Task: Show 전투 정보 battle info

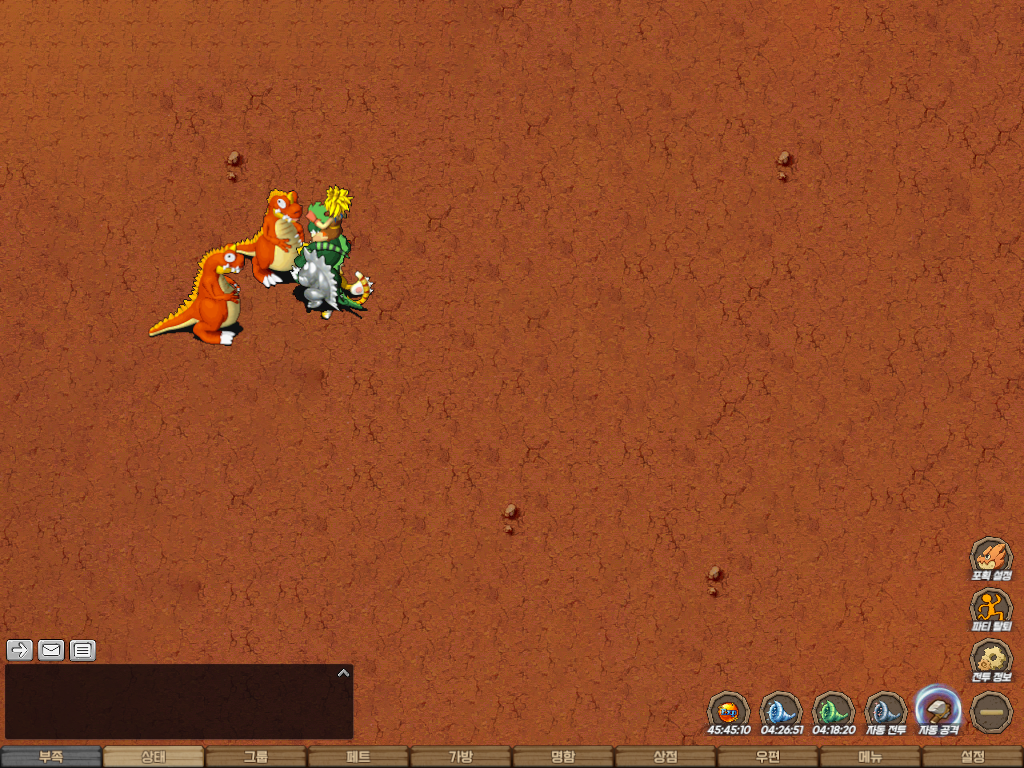Action: [x=991, y=659]
